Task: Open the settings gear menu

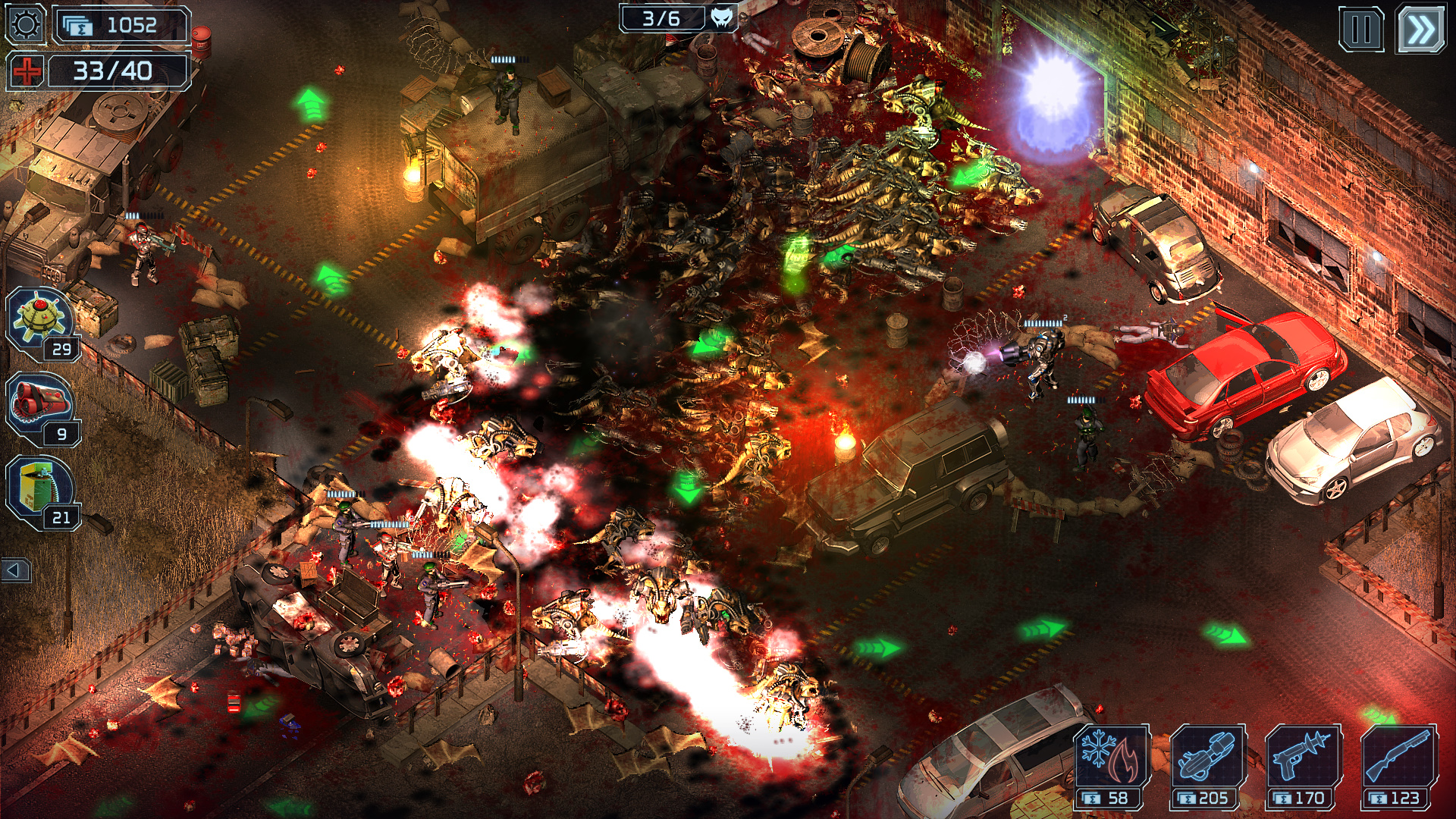Action: 24,24
